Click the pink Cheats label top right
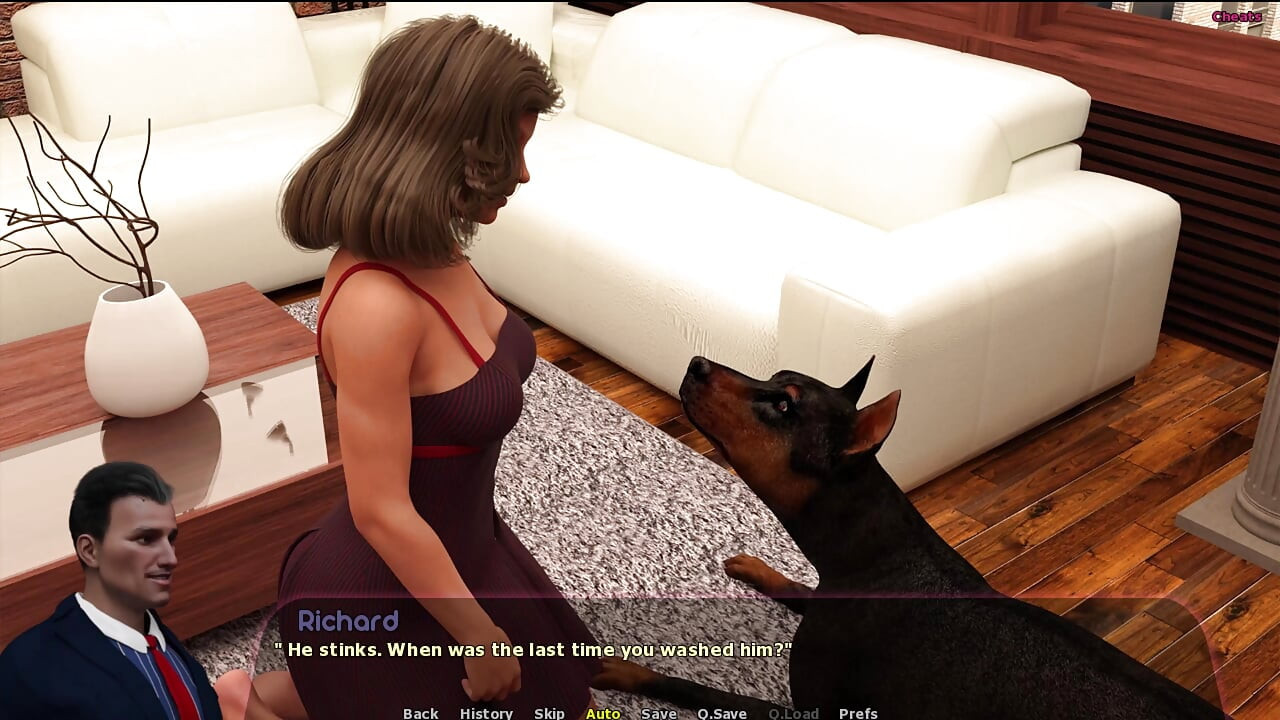The width and height of the screenshot is (1280, 720). pos(1236,16)
